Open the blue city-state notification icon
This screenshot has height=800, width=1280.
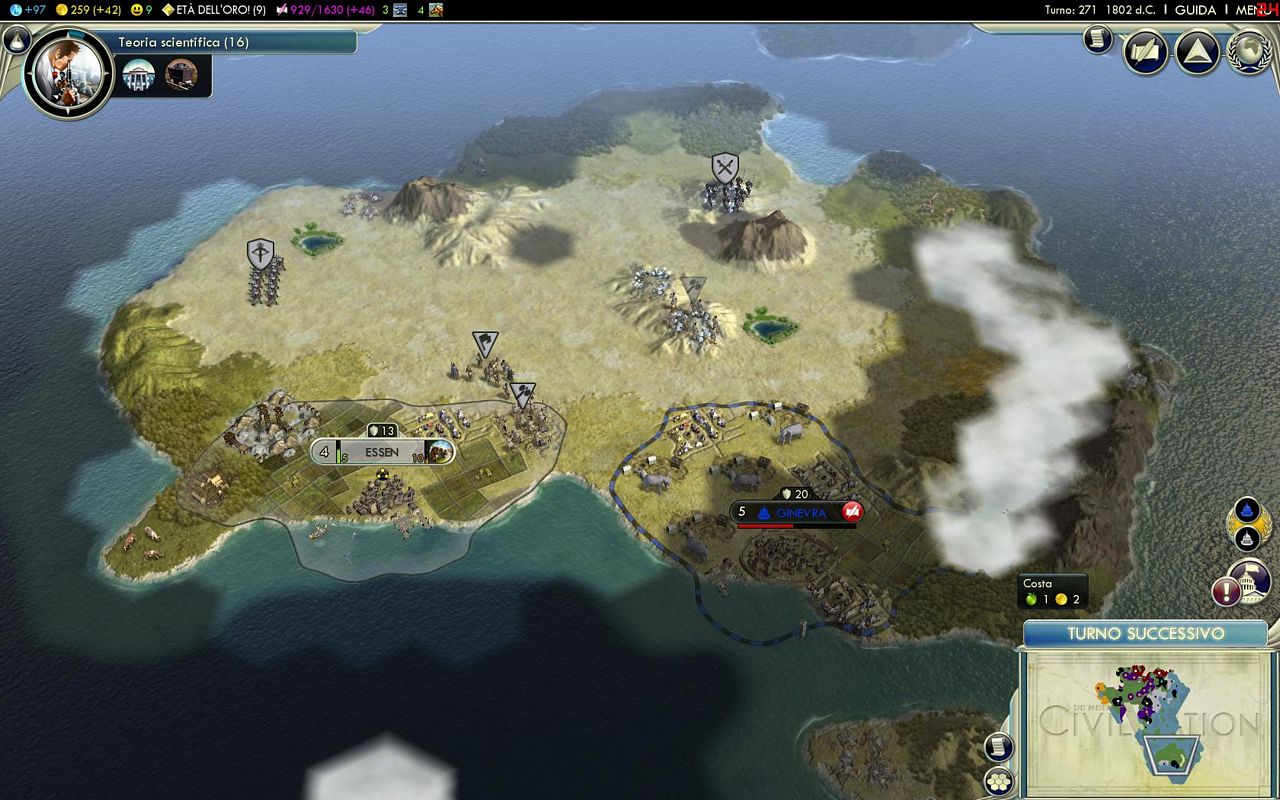click(1247, 511)
